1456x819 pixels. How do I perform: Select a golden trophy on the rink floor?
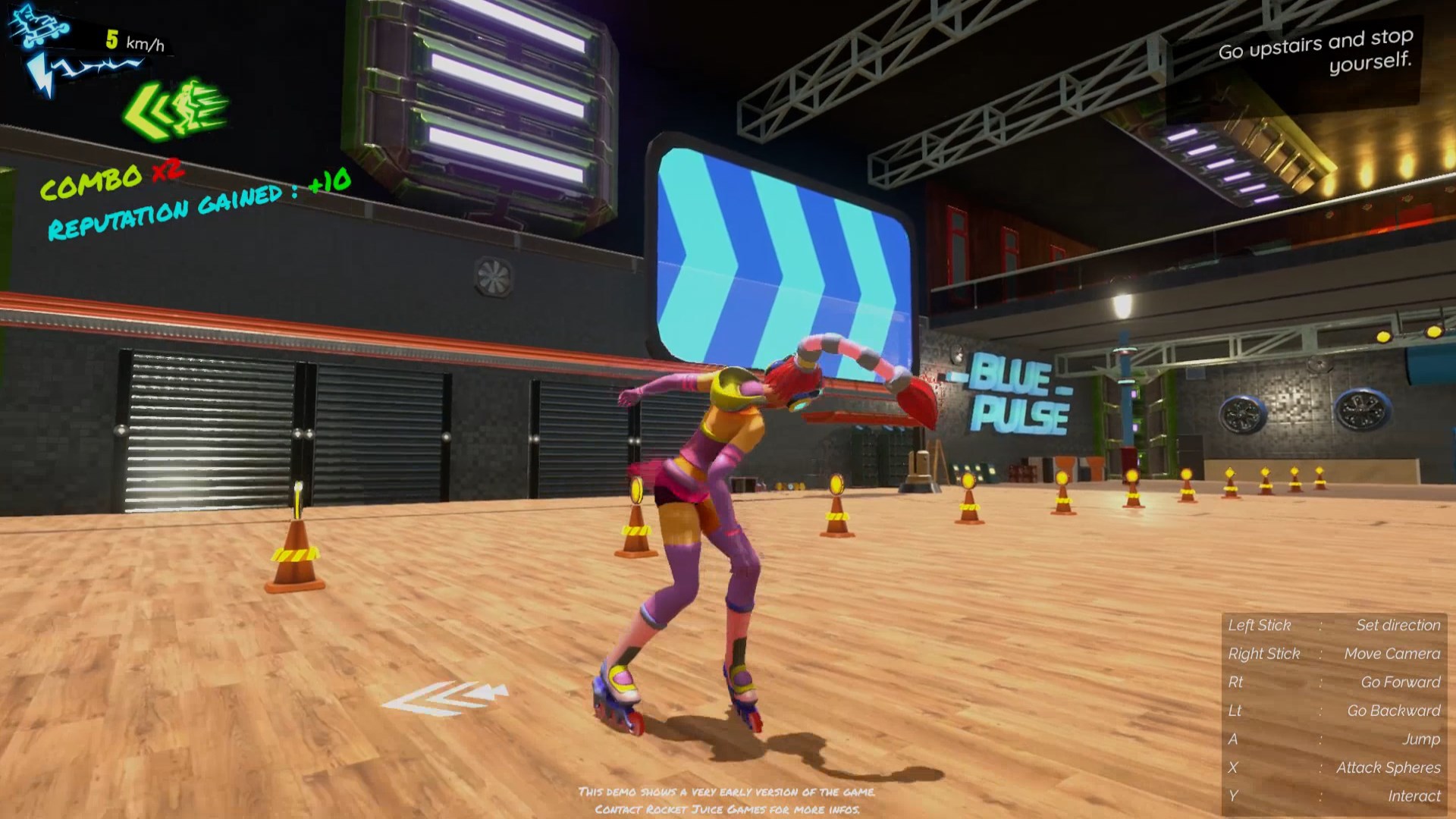click(838, 485)
